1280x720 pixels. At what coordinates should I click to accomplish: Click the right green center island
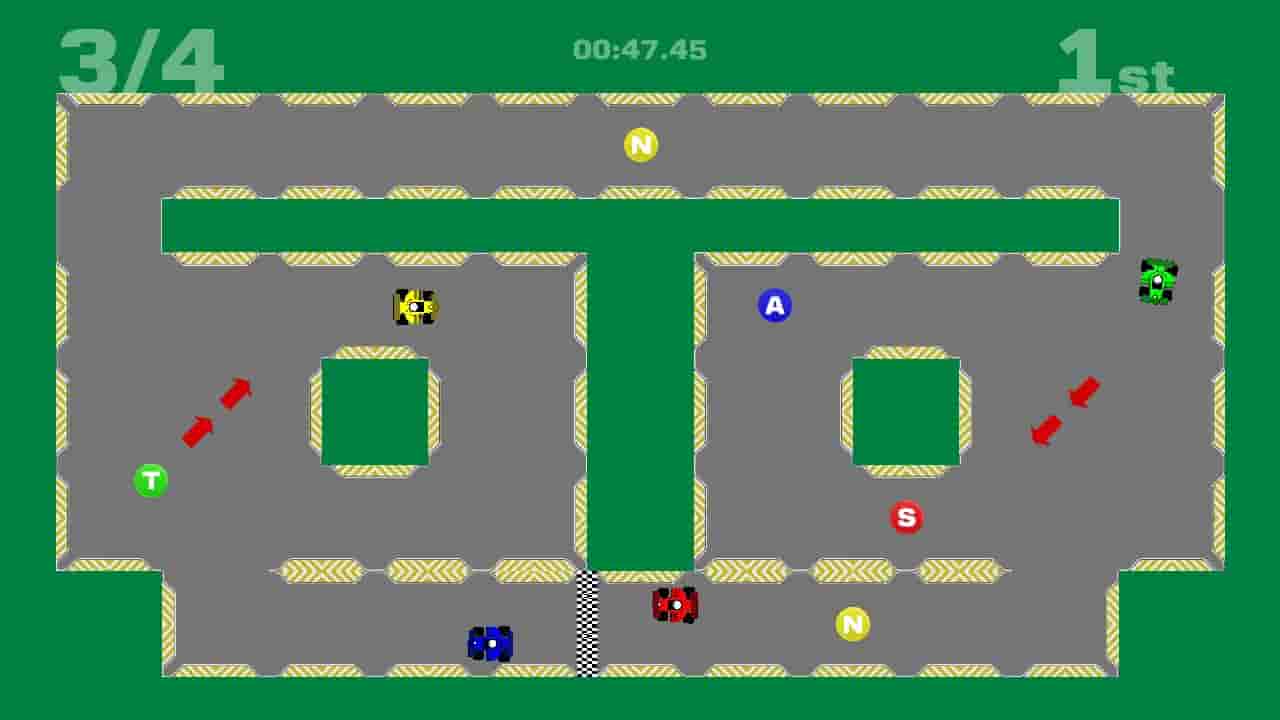coord(903,411)
